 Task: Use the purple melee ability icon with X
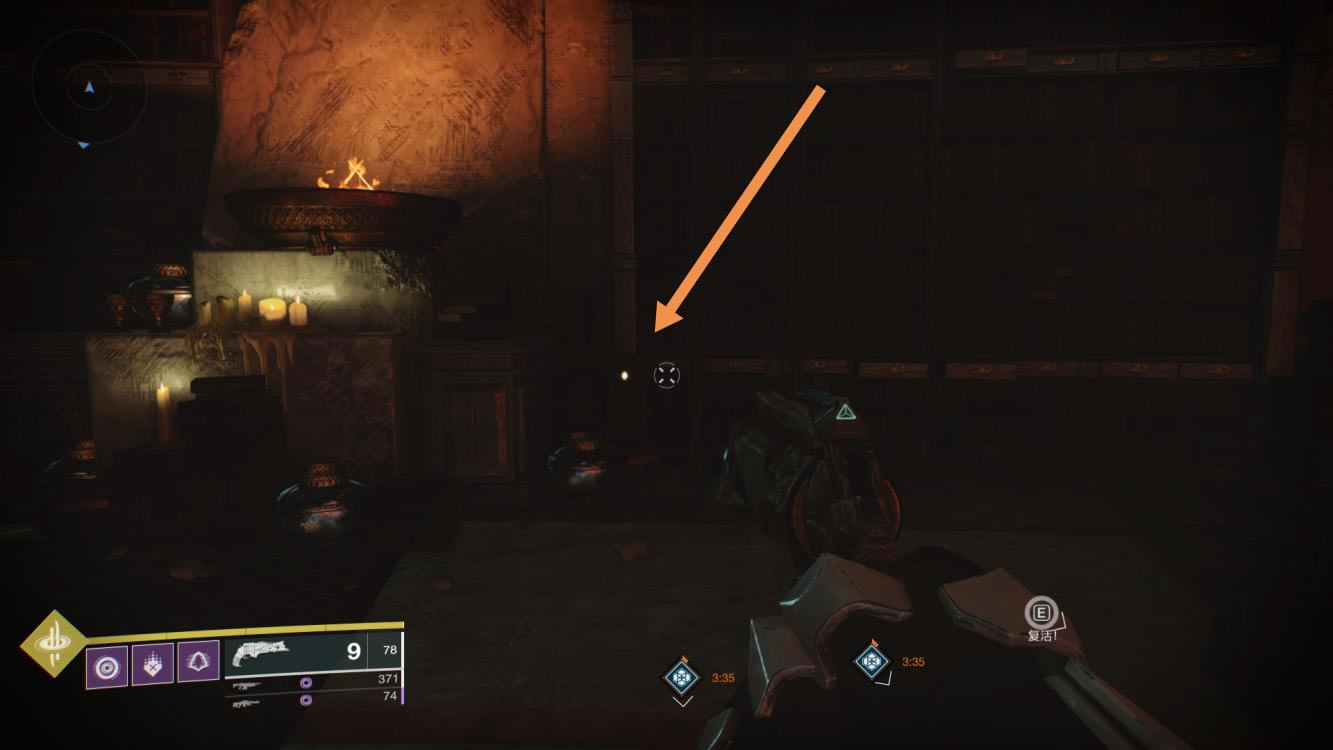click(x=152, y=663)
